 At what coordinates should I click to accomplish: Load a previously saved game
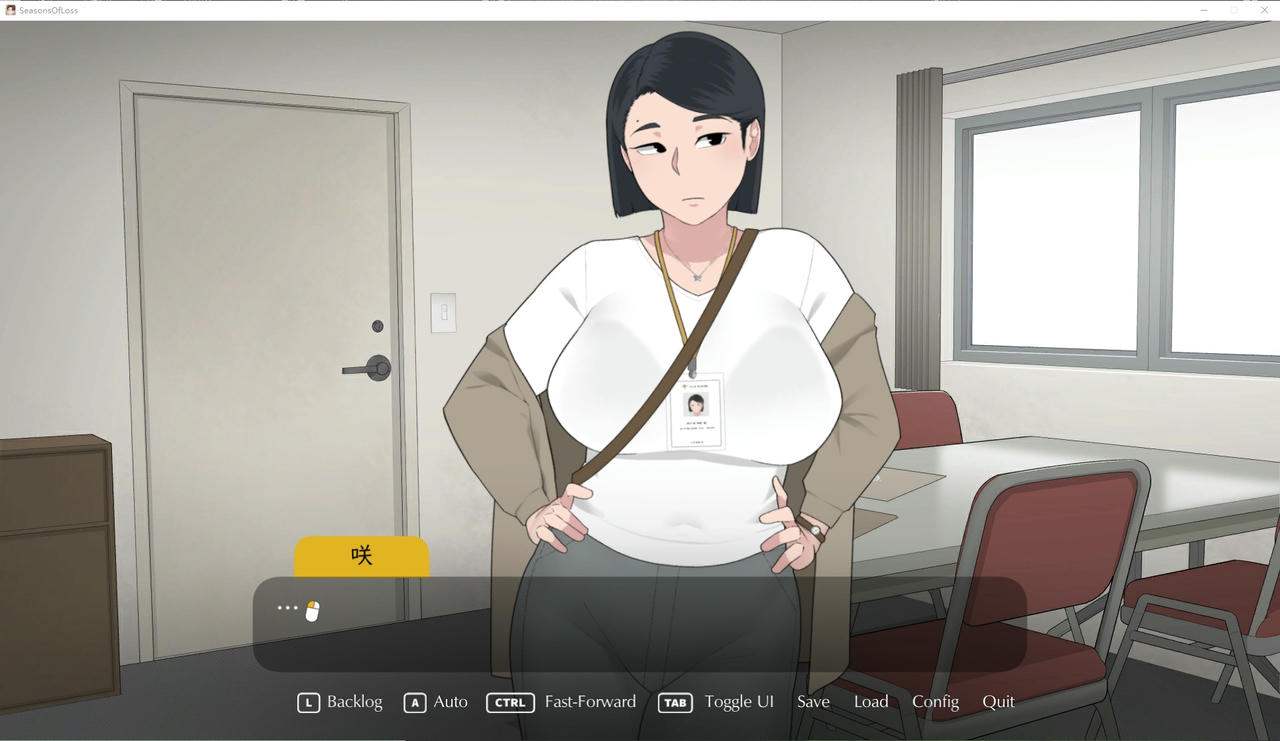[x=871, y=702]
